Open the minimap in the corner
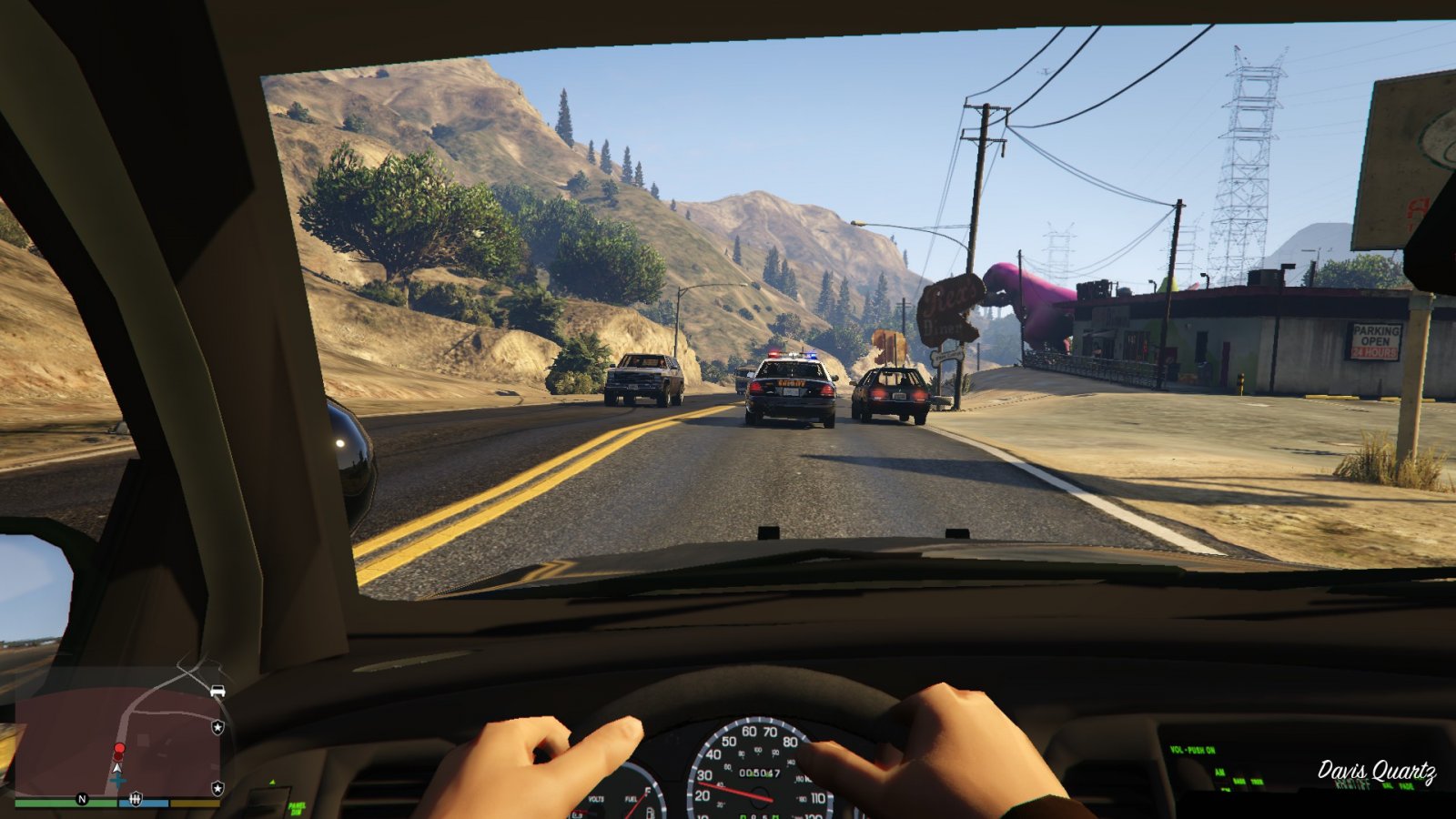This screenshot has height=819, width=1456. pyautogui.click(x=118, y=739)
